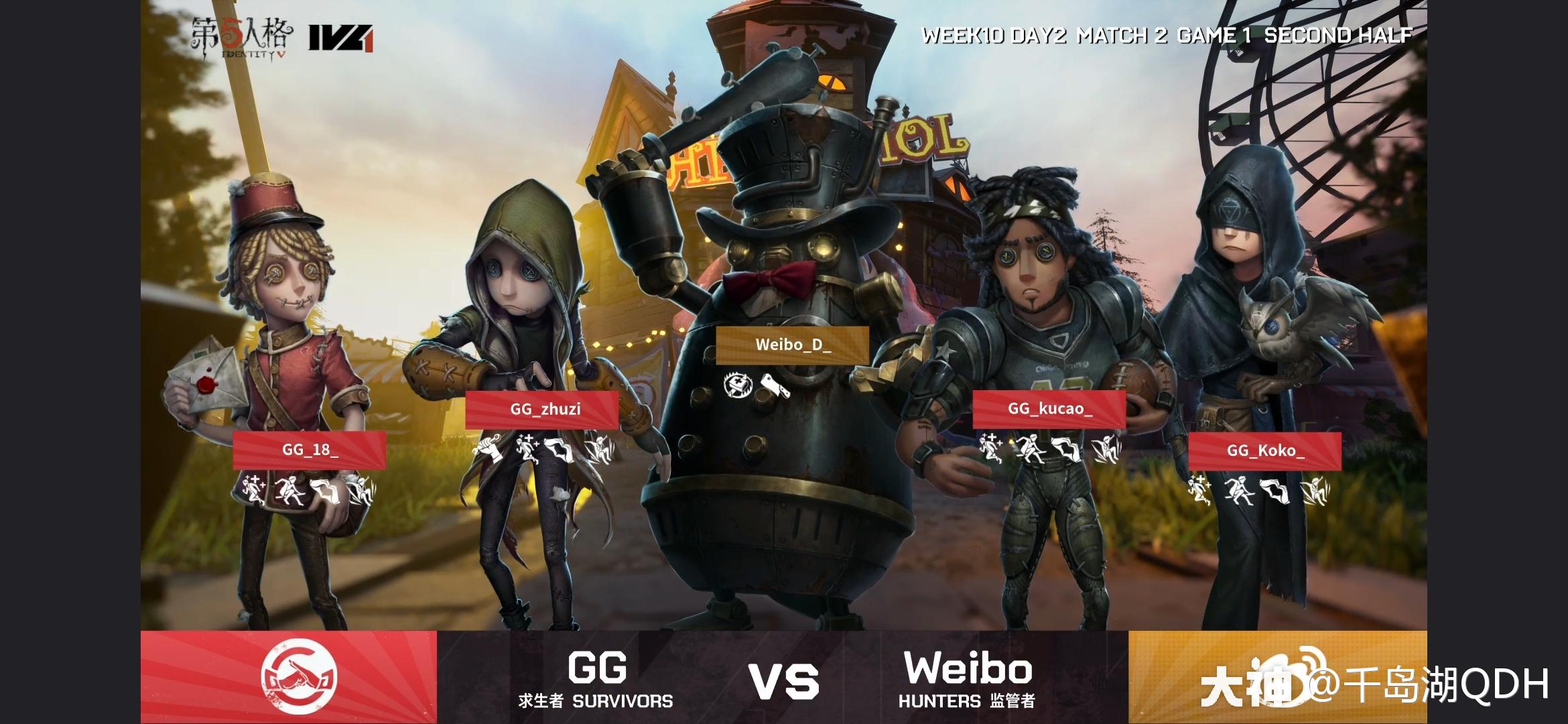Select the sprint burst trait icon under GG_kucao_
This screenshot has width=1568, height=724.
pos(1030,448)
